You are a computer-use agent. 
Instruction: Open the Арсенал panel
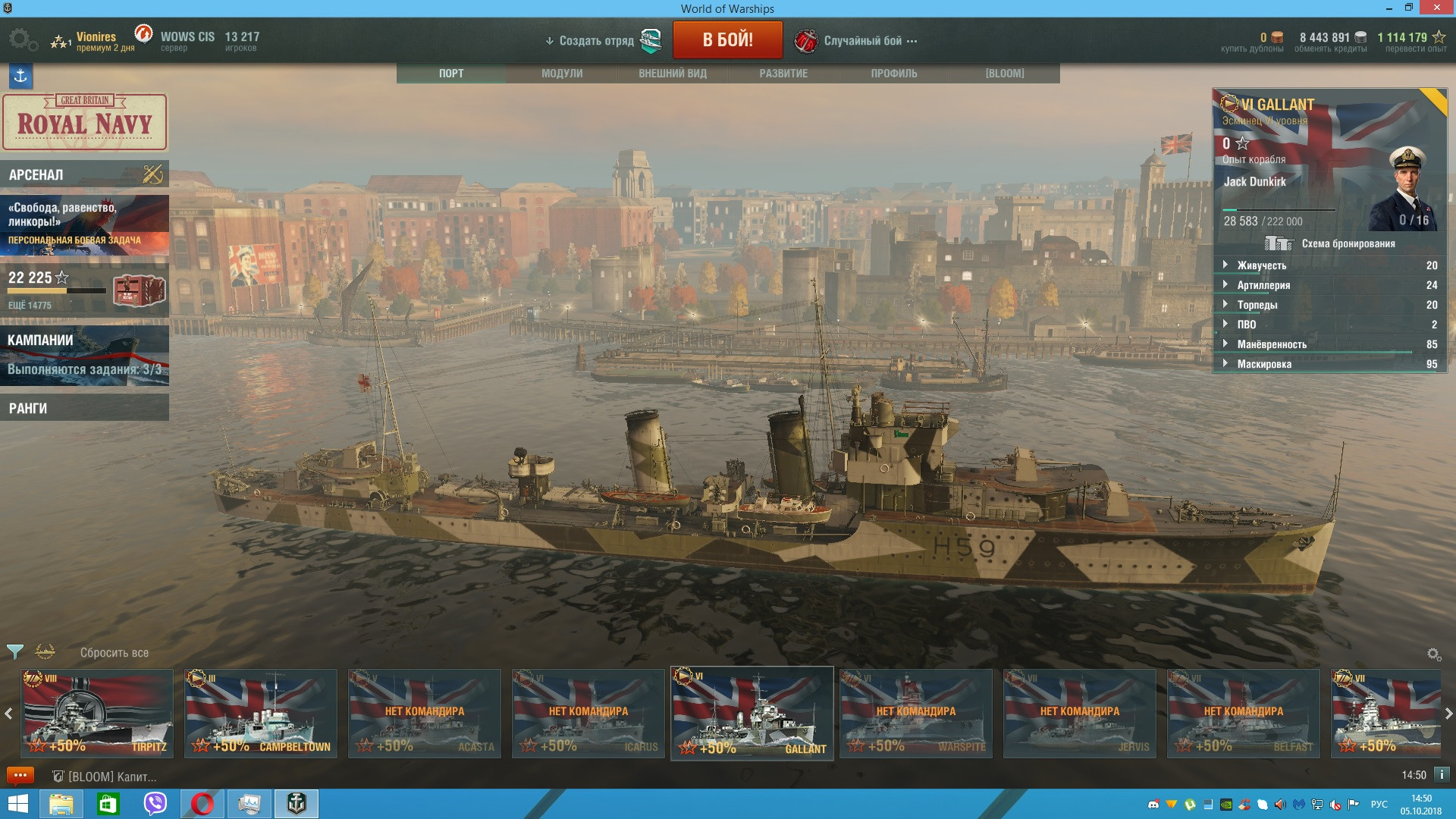(x=84, y=174)
